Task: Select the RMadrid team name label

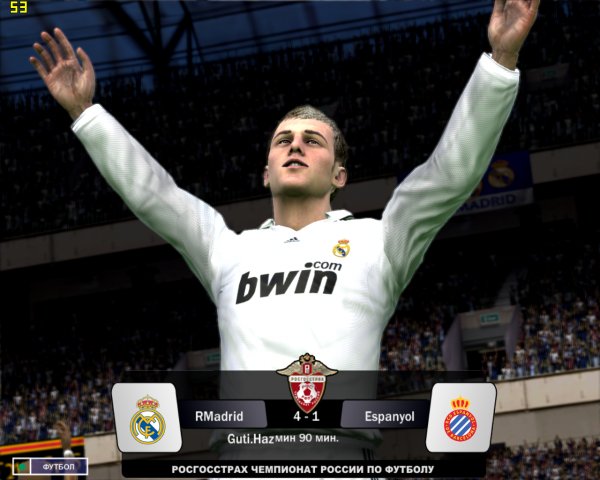Action: coord(222,414)
